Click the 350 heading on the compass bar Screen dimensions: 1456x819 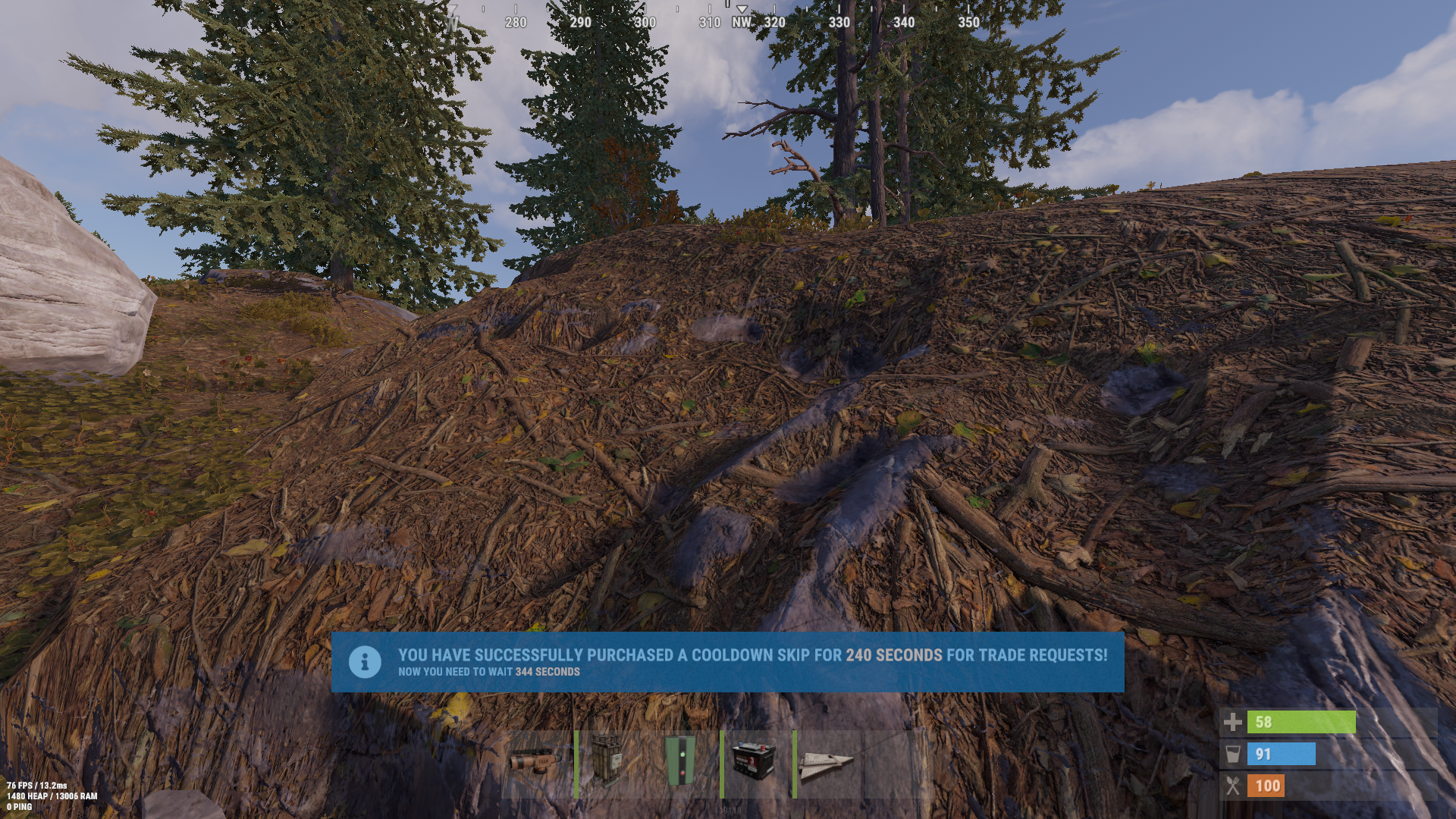(970, 23)
